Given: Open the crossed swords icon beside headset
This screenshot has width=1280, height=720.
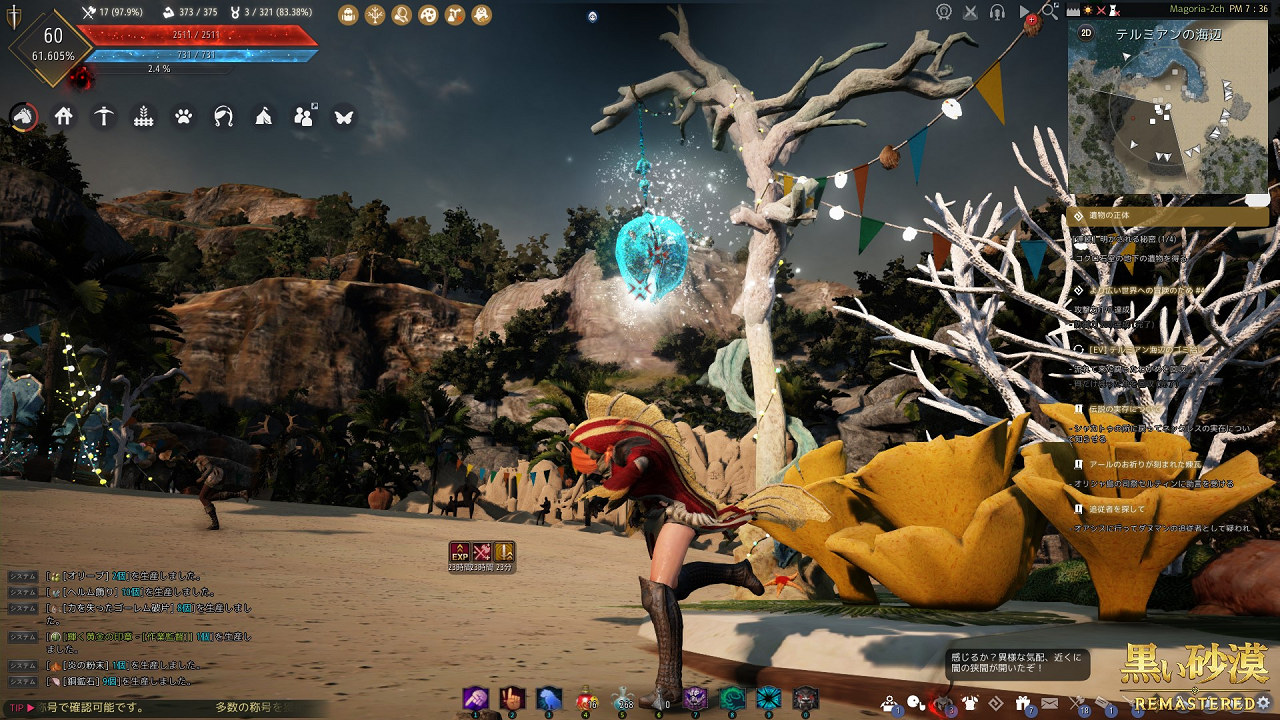Looking at the screenshot, I should pyautogui.click(x=970, y=12).
